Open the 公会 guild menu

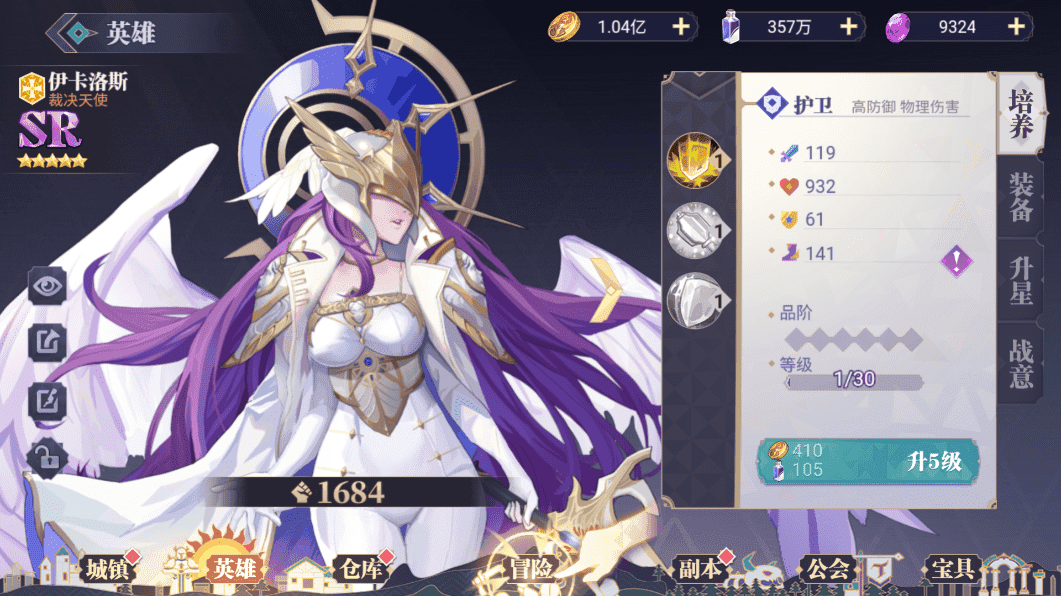click(x=828, y=569)
